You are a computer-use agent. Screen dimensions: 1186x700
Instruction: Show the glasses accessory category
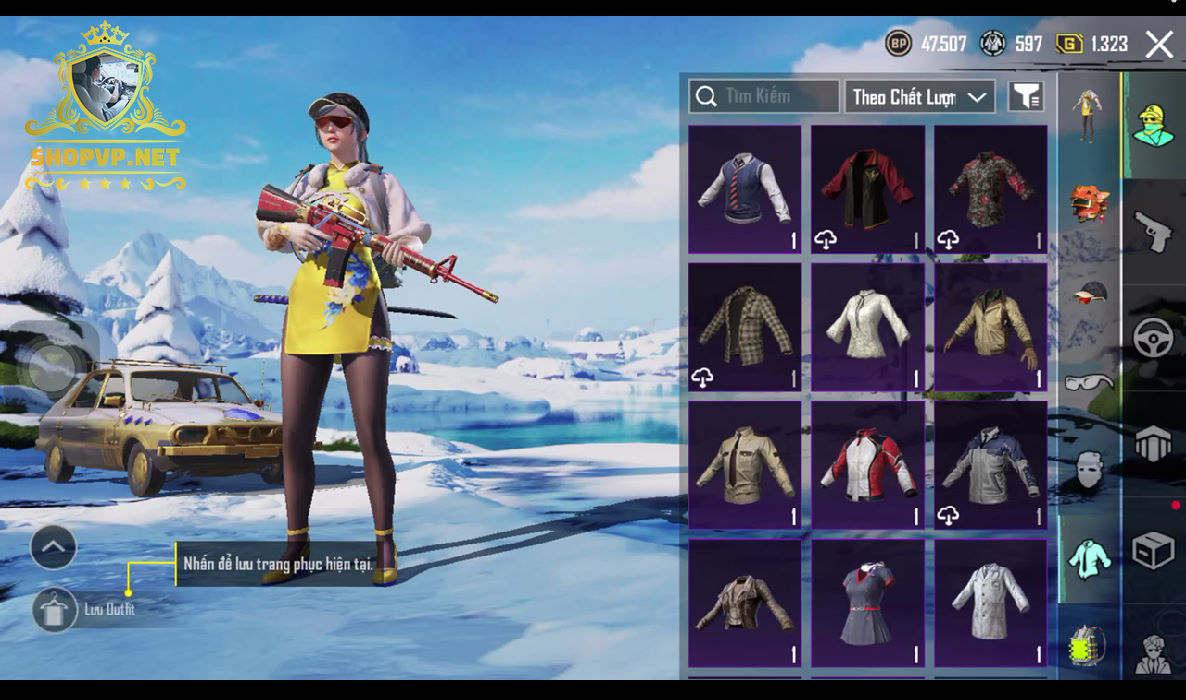[x=1089, y=381]
